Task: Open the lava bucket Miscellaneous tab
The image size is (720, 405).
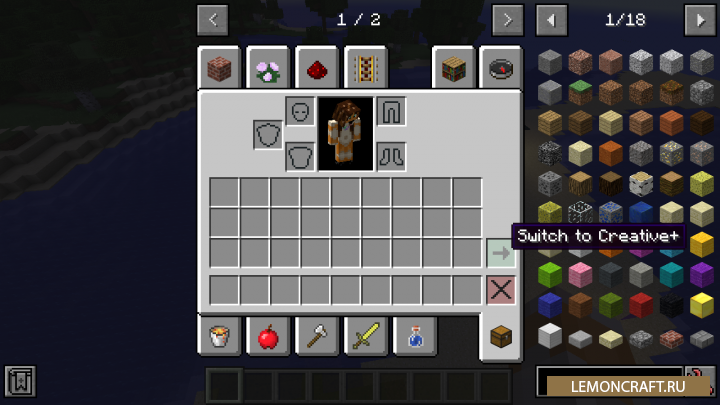Action: [219, 337]
